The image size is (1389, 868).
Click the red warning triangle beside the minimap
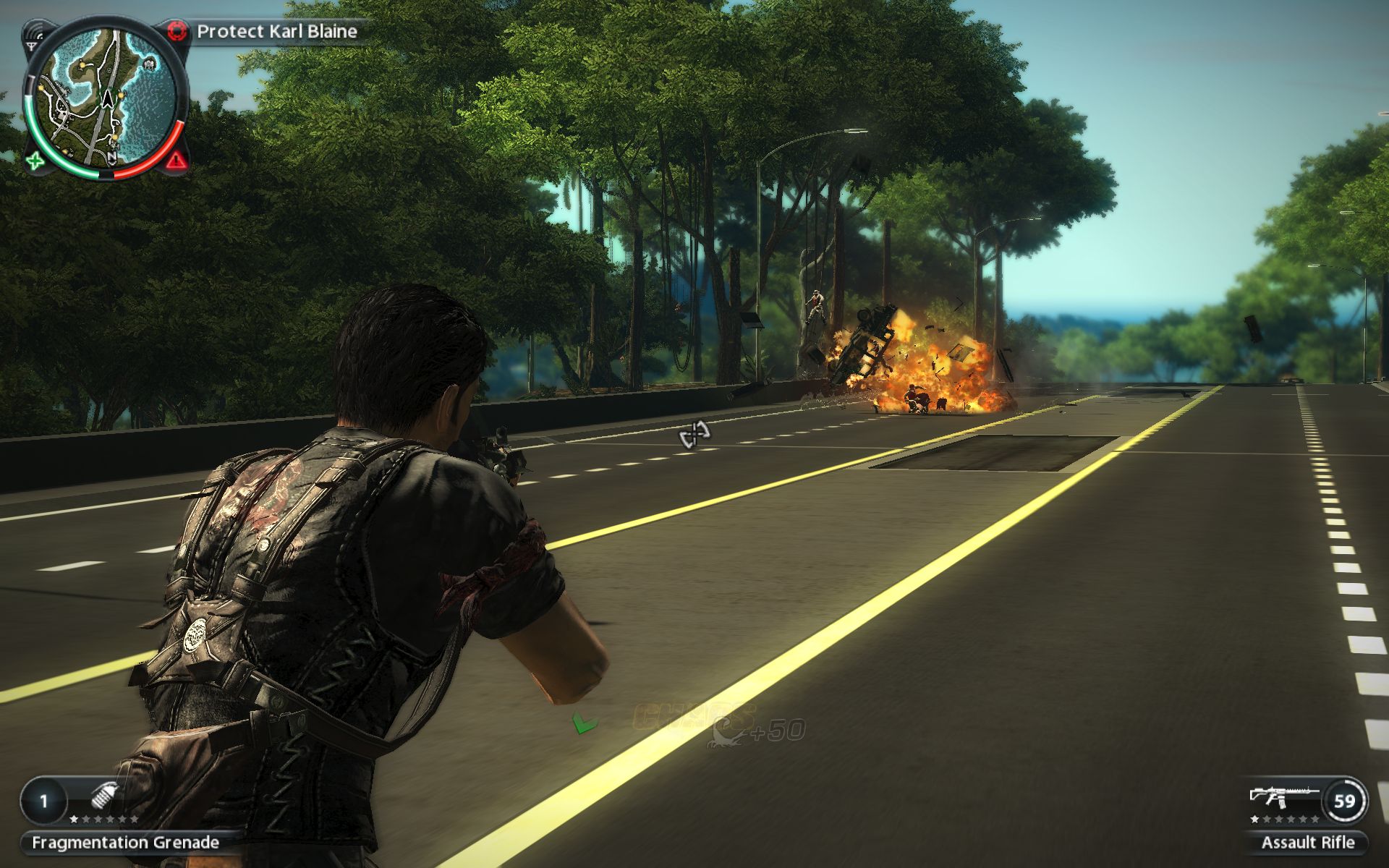pyautogui.click(x=175, y=160)
